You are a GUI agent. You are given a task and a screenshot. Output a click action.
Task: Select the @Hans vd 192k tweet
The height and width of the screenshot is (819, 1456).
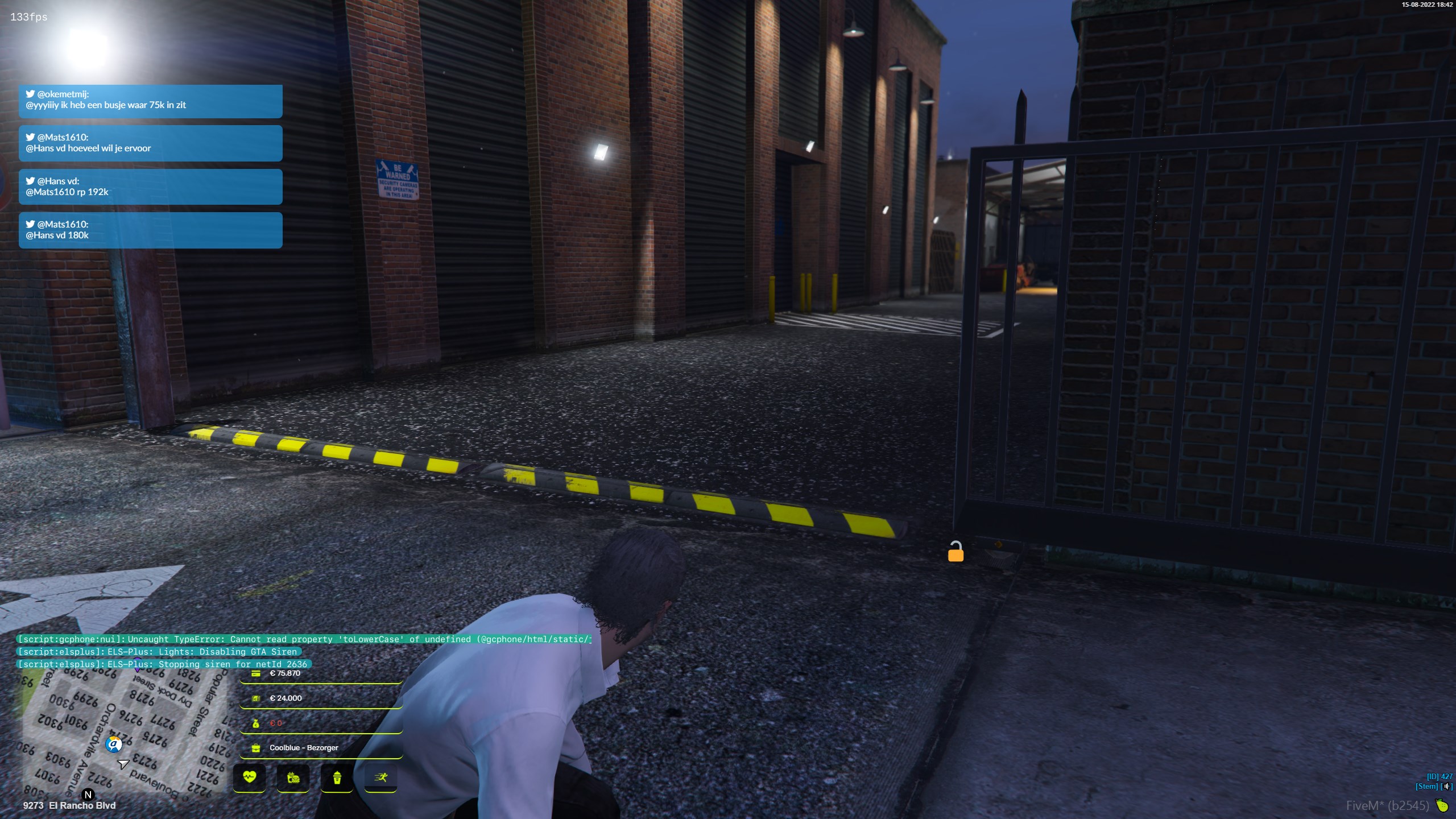[150, 187]
